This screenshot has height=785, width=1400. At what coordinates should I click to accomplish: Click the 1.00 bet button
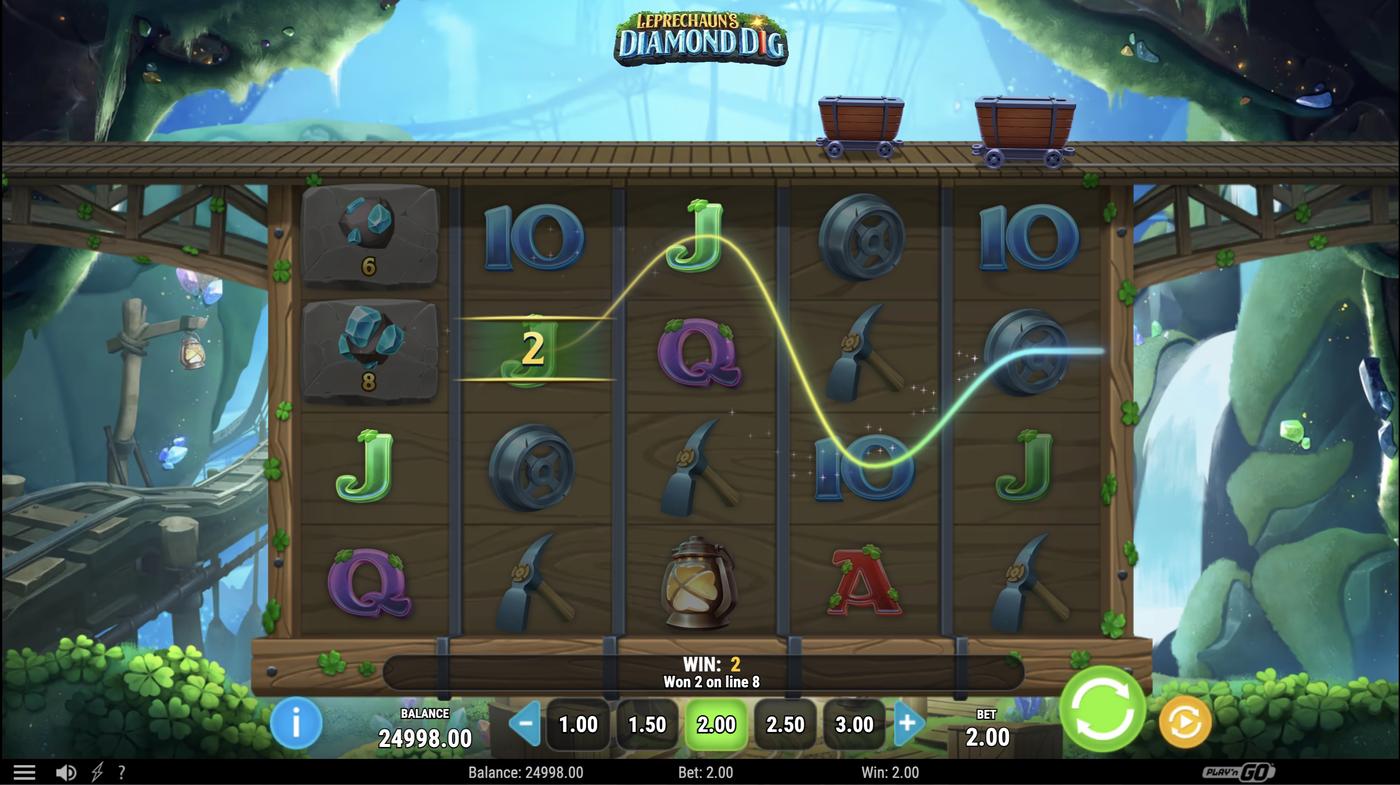577,723
